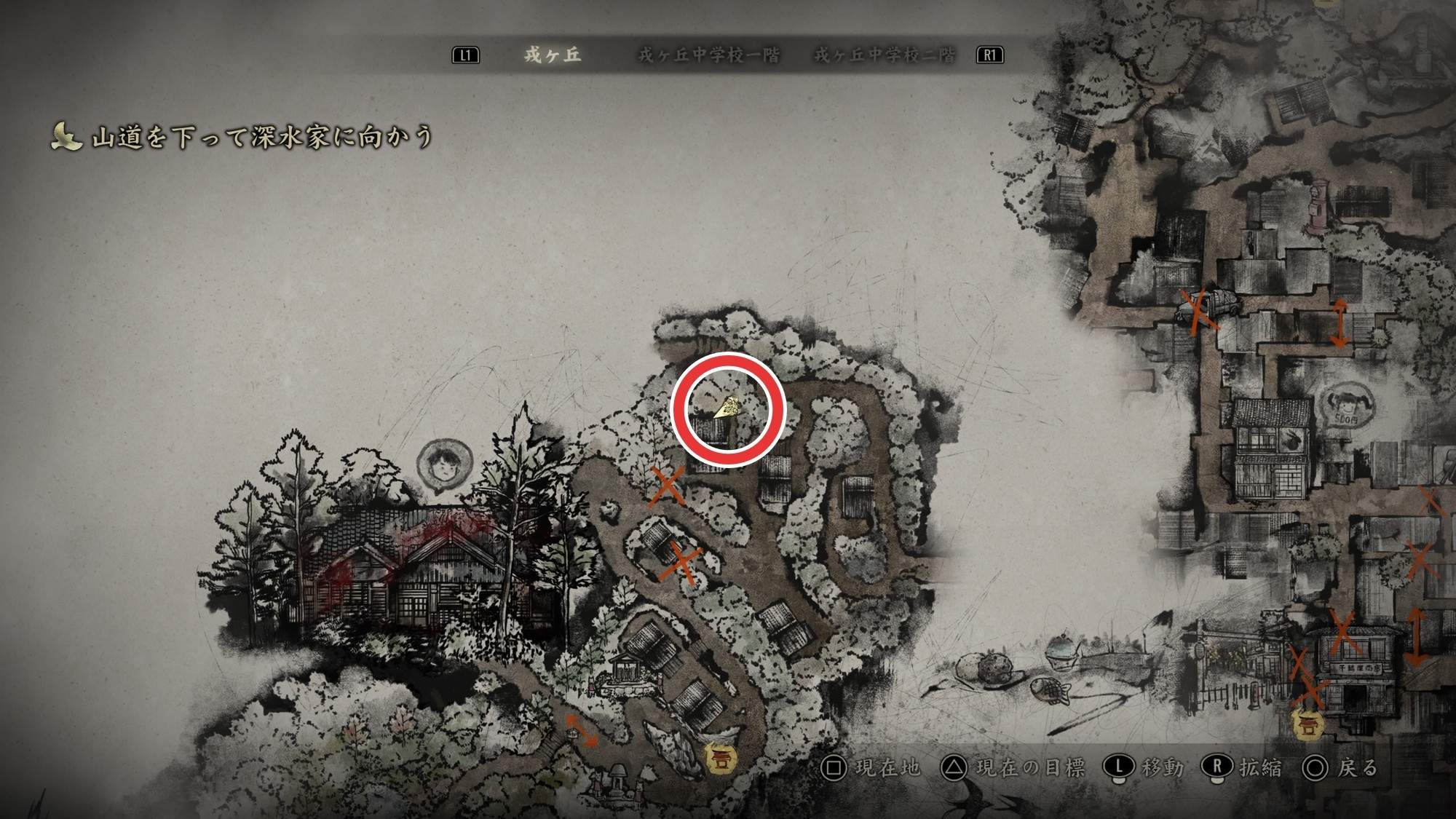Open the 戎ヶ丘中学校一階 map tab
This screenshot has width=1456, height=819.
pyautogui.click(x=708, y=55)
